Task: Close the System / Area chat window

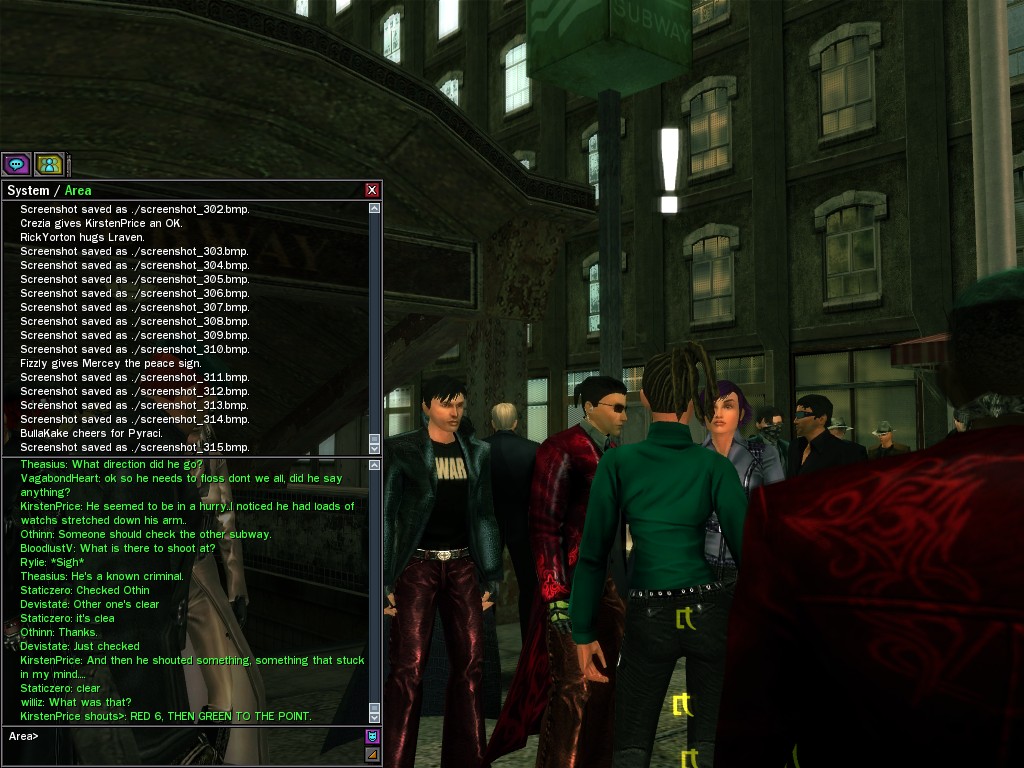Action: click(x=372, y=190)
